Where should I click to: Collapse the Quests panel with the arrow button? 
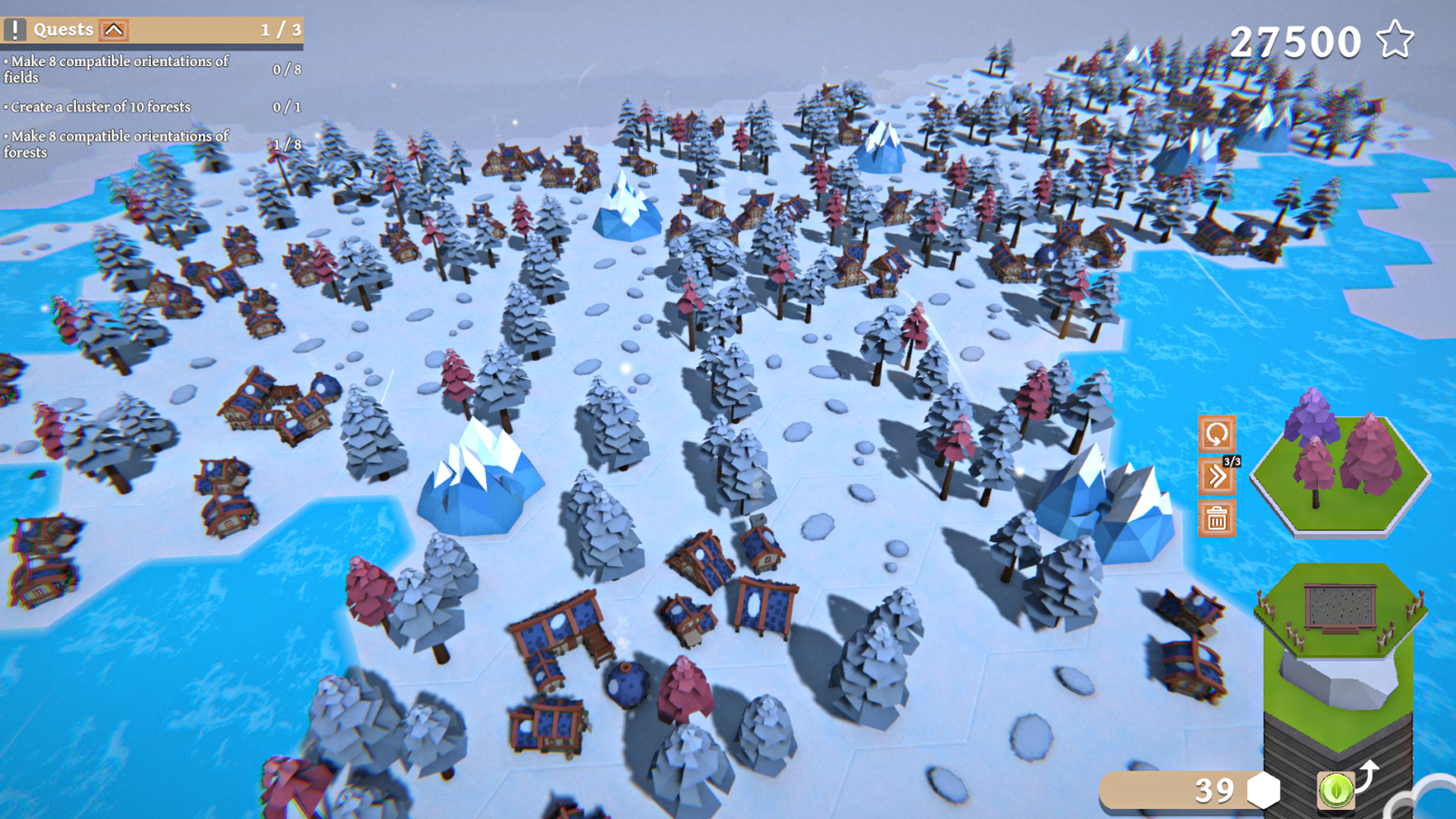114,30
